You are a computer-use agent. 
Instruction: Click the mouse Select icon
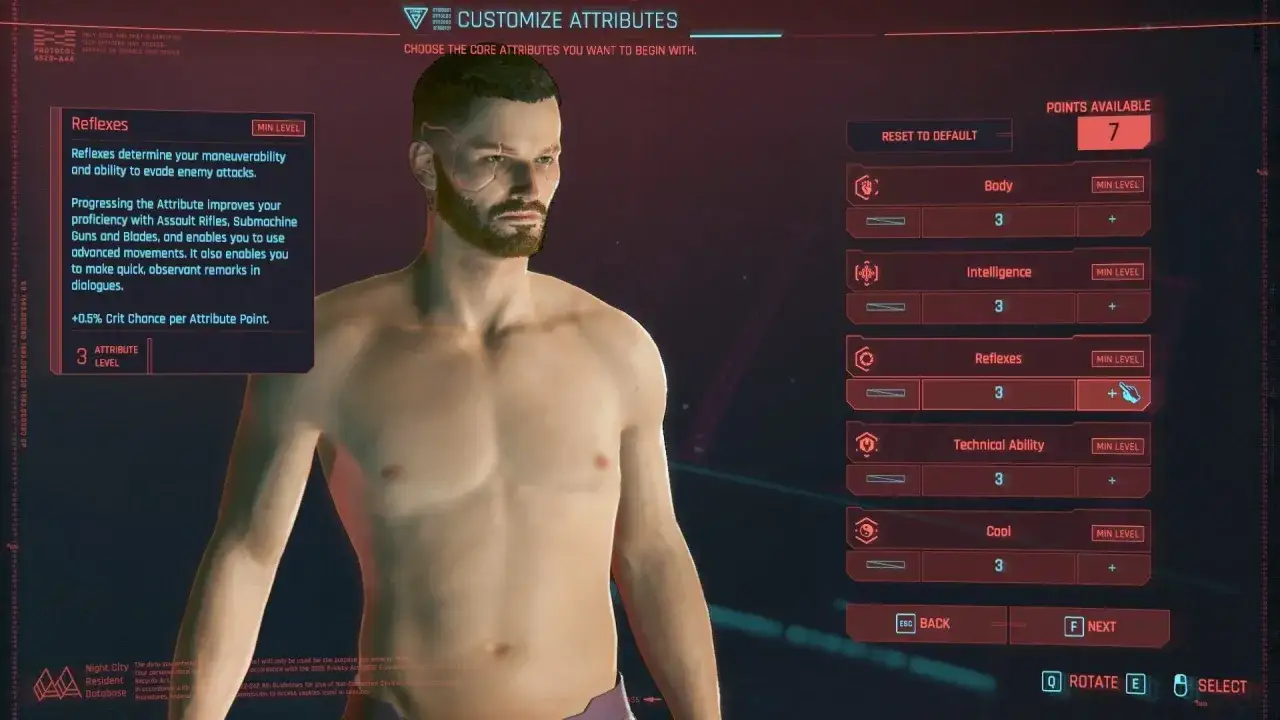pyautogui.click(x=1181, y=684)
